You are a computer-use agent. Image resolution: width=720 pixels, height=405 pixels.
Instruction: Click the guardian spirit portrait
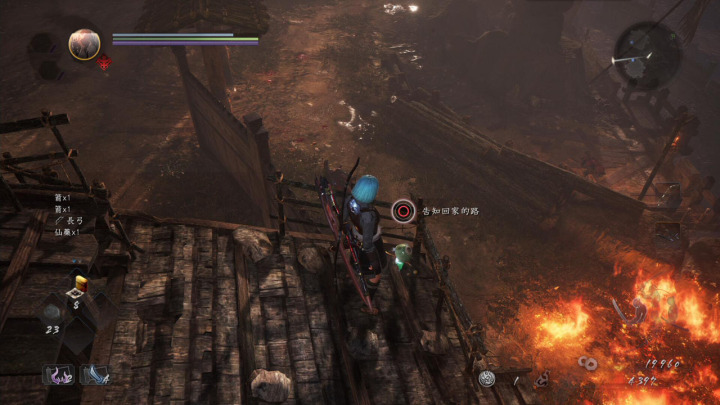[x=84, y=43]
